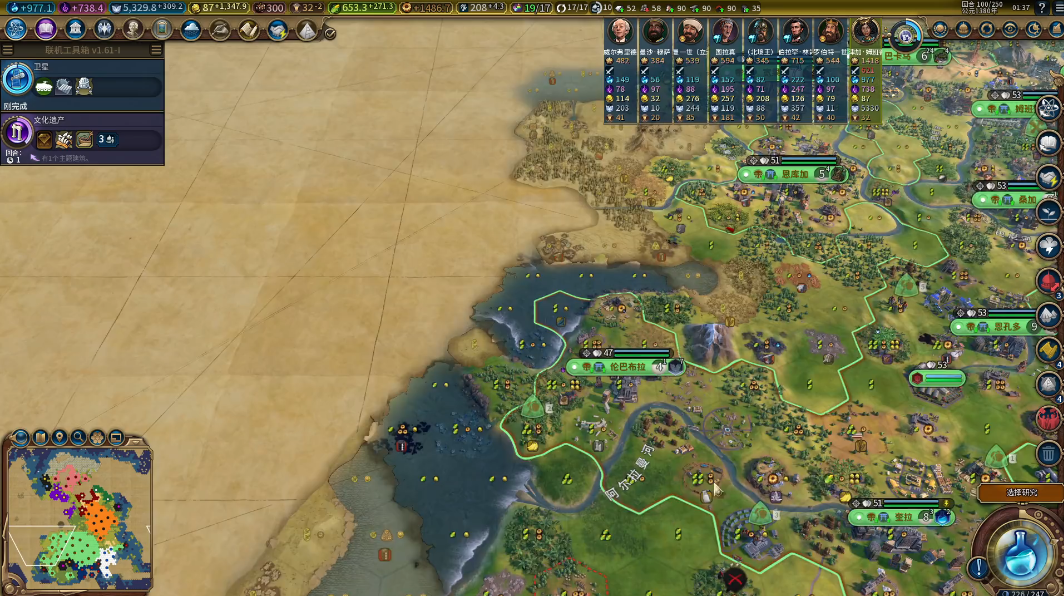
Task: Click the Choose Research notification button
Action: 1020,492
